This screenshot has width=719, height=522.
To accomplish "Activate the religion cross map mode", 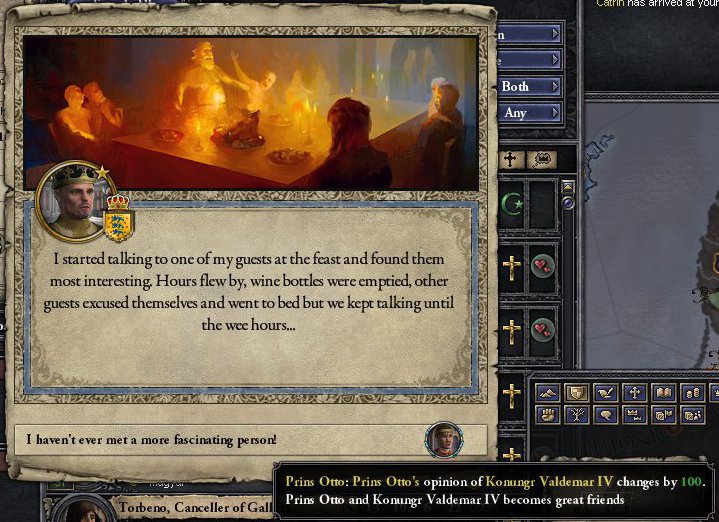I will coord(634,393).
